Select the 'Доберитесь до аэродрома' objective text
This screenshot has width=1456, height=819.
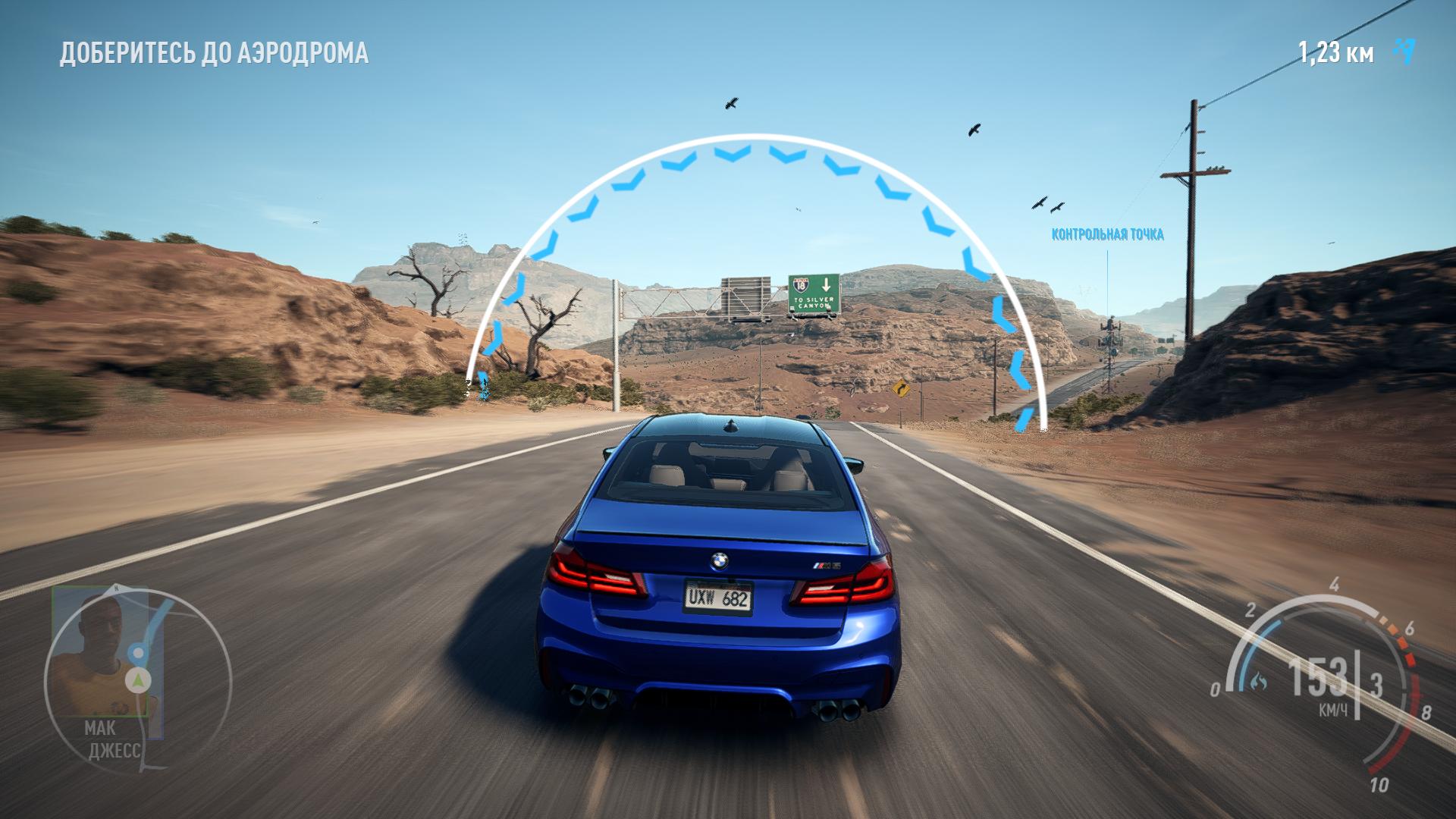214,53
